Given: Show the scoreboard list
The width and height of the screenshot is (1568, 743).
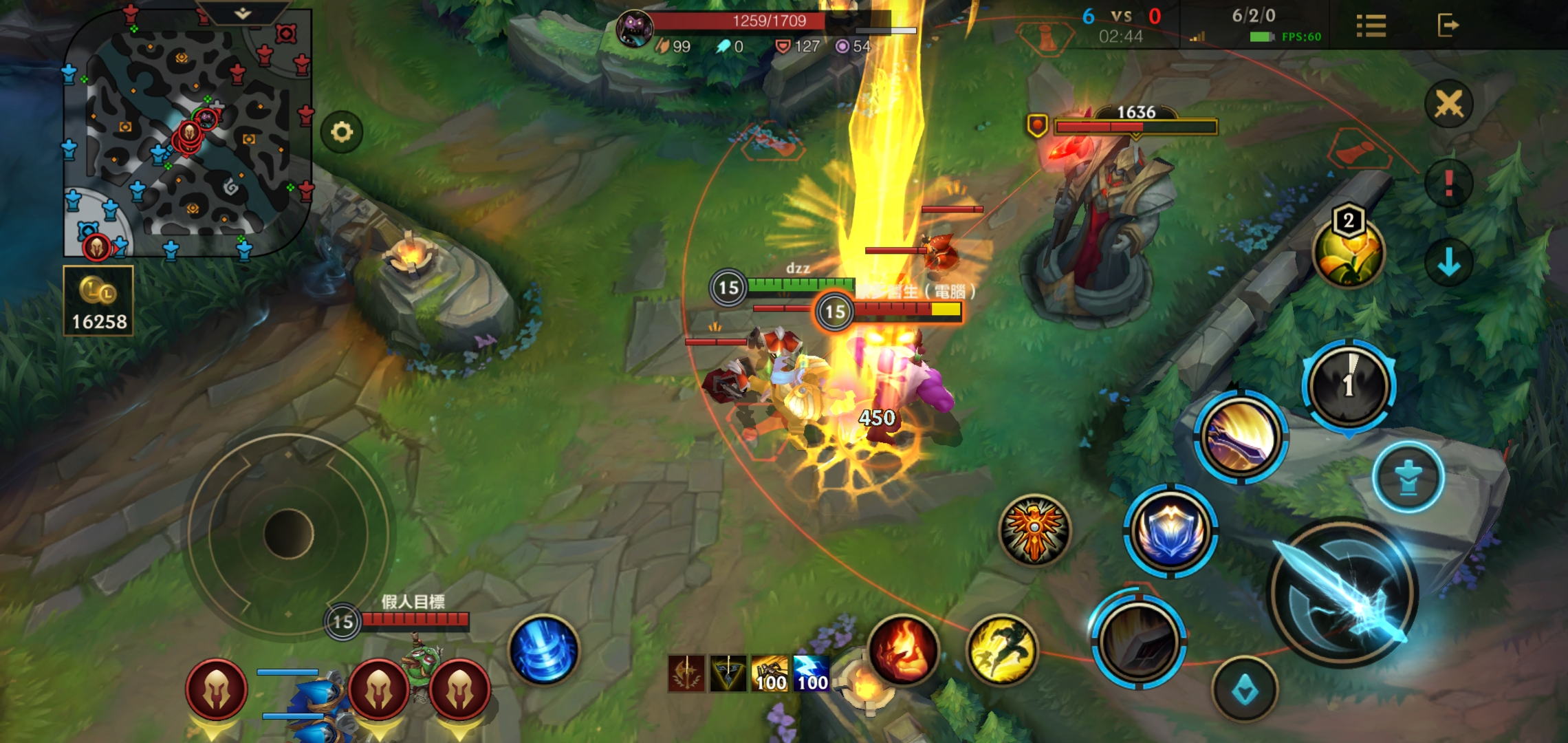Looking at the screenshot, I should point(1371,26).
